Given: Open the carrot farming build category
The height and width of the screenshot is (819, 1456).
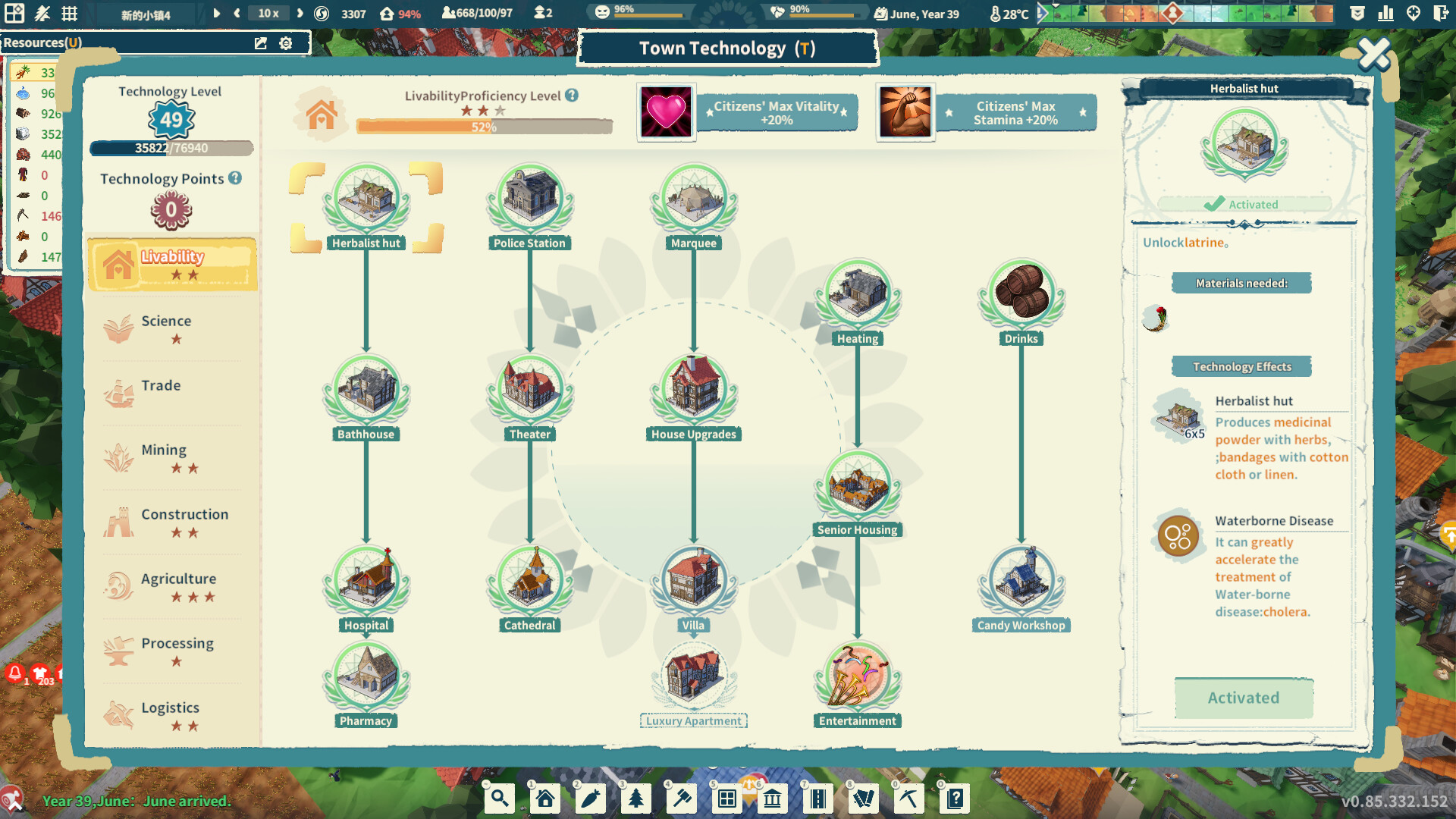Looking at the screenshot, I should pyautogui.click(x=591, y=798).
